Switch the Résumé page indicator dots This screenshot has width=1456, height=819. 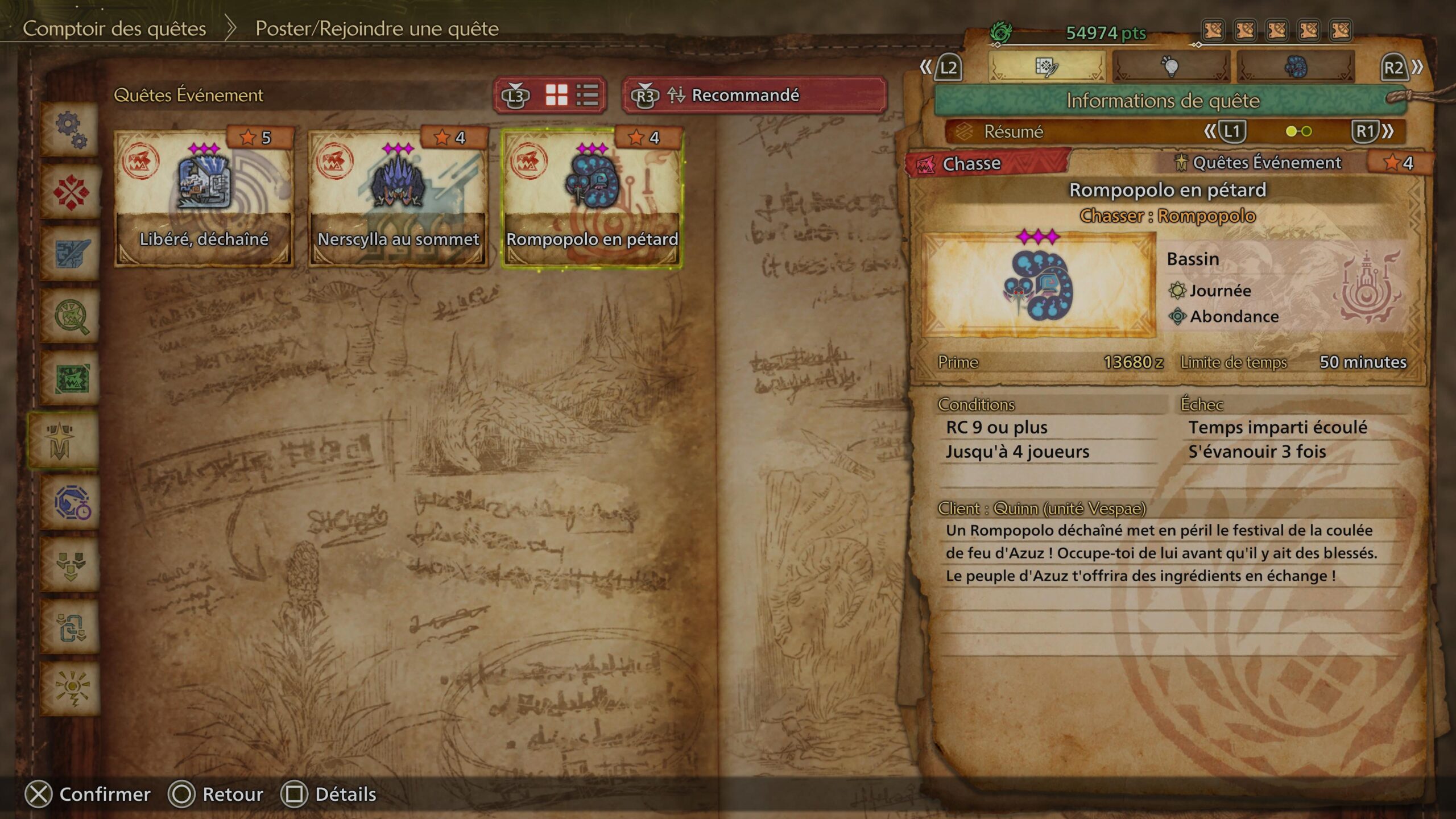(x=1298, y=132)
